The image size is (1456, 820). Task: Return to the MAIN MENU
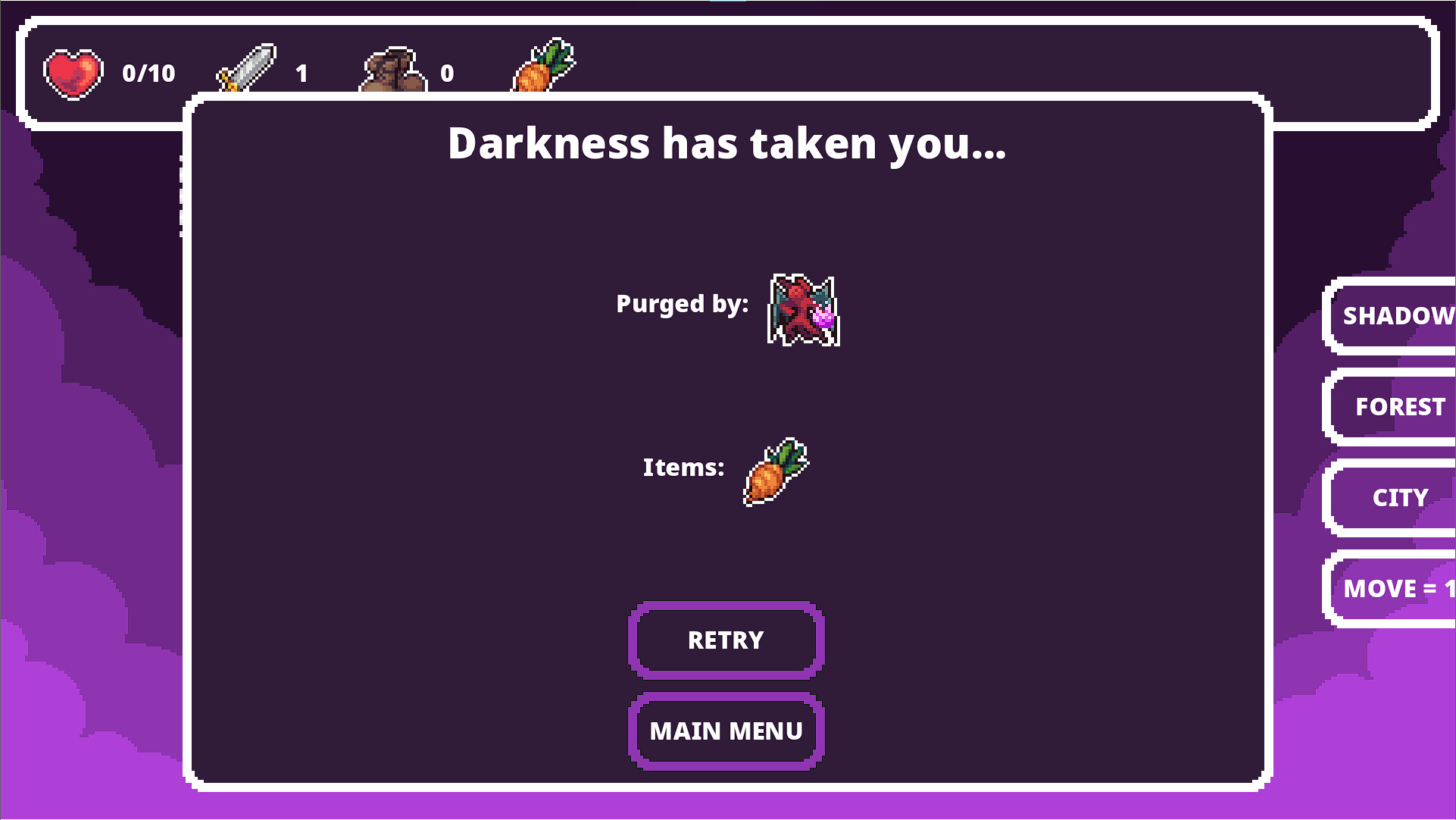(x=726, y=731)
